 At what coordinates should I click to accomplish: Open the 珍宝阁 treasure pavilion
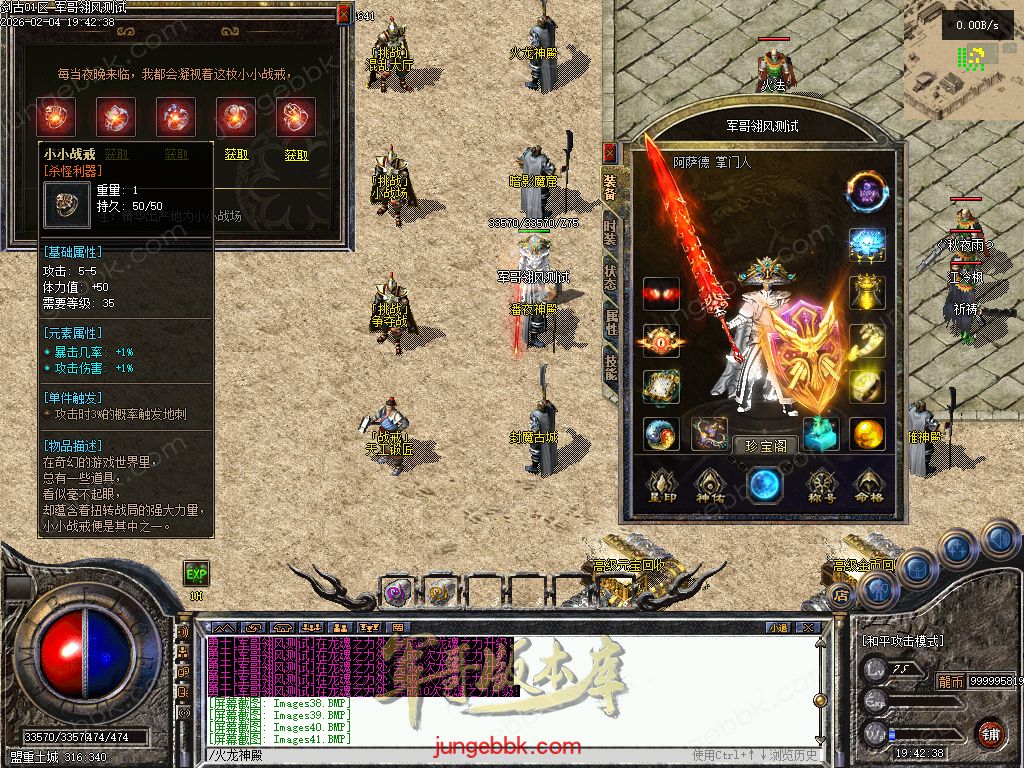[x=765, y=446]
